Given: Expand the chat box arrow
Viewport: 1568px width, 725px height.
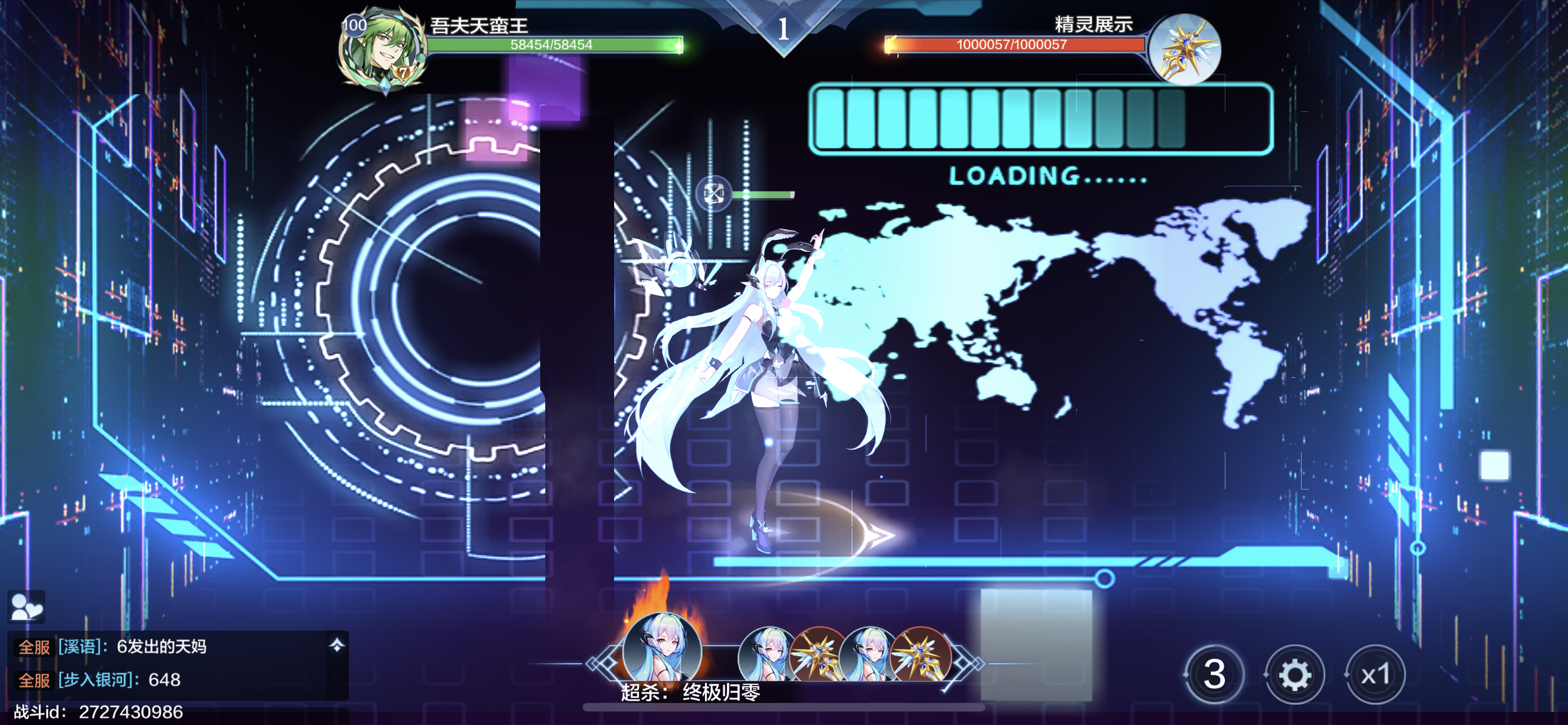Looking at the screenshot, I should 336,645.
